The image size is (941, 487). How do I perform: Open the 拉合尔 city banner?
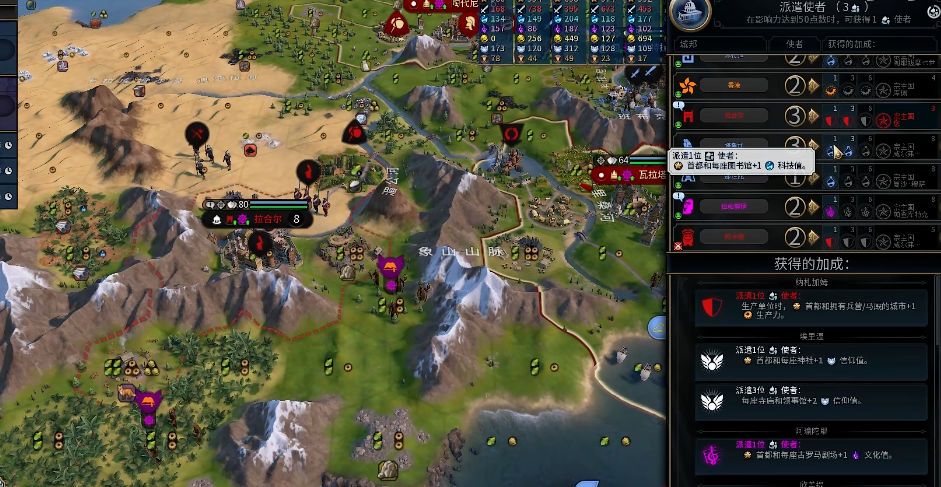(x=266, y=219)
